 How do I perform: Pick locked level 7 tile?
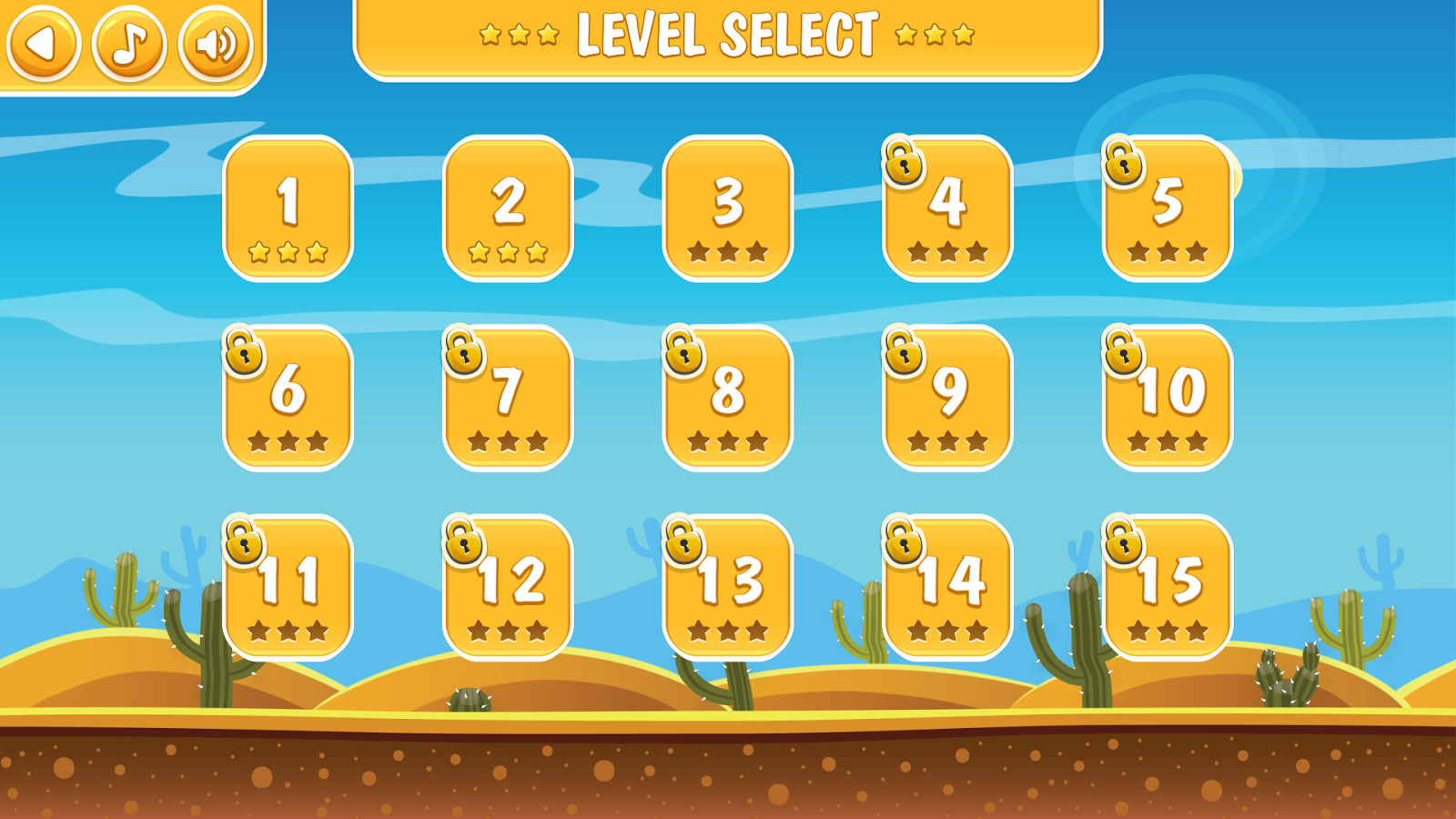coord(508,398)
